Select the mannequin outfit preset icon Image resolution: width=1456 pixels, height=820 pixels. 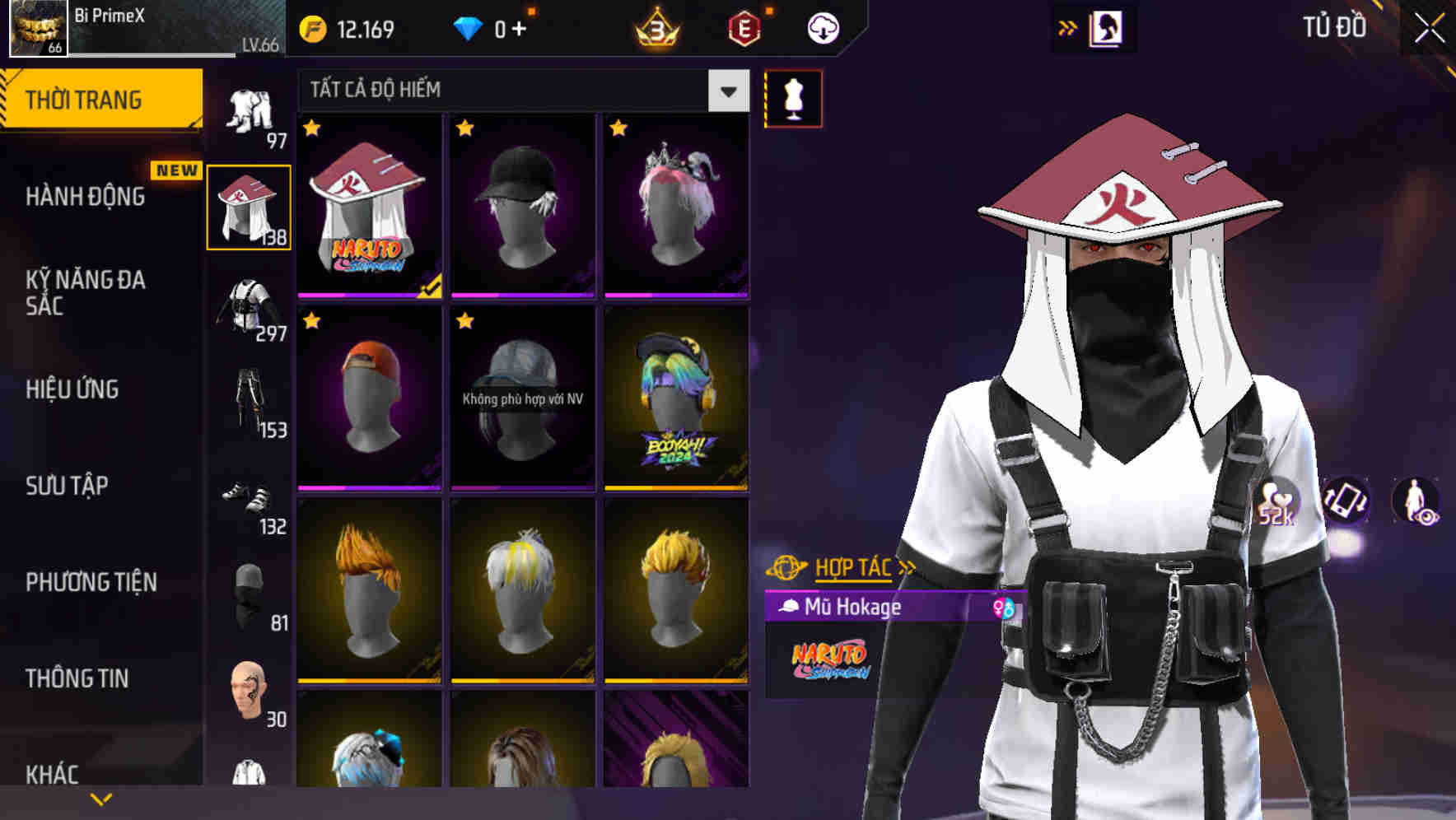click(792, 96)
